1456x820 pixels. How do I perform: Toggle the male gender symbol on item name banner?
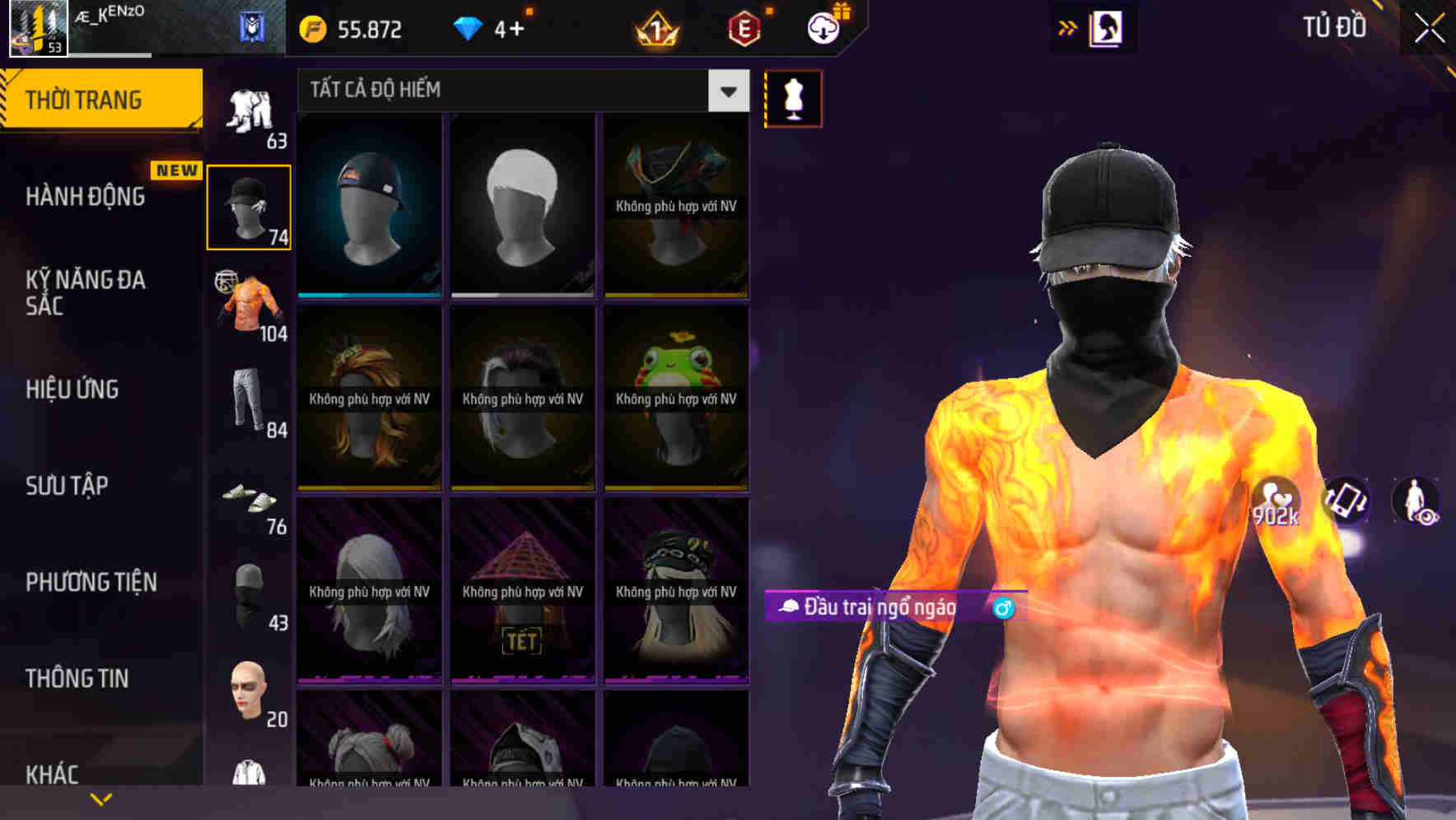(1003, 609)
